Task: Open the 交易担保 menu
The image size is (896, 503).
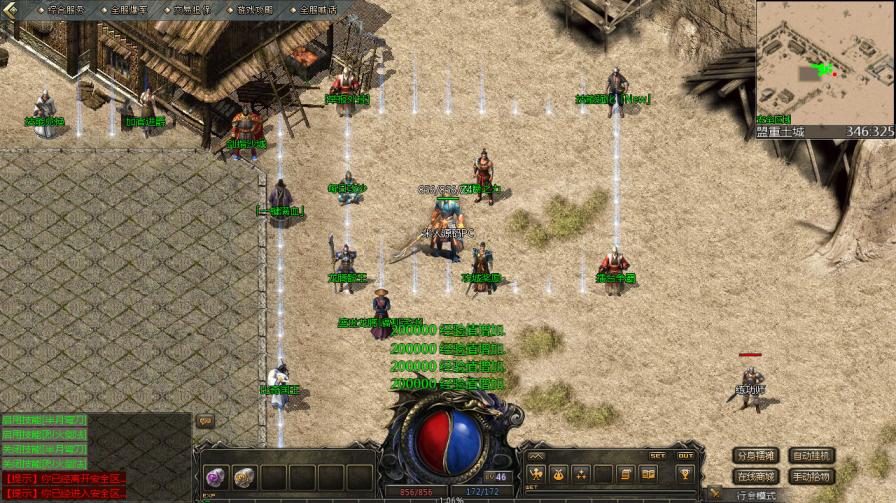Action: click(191, 9)
